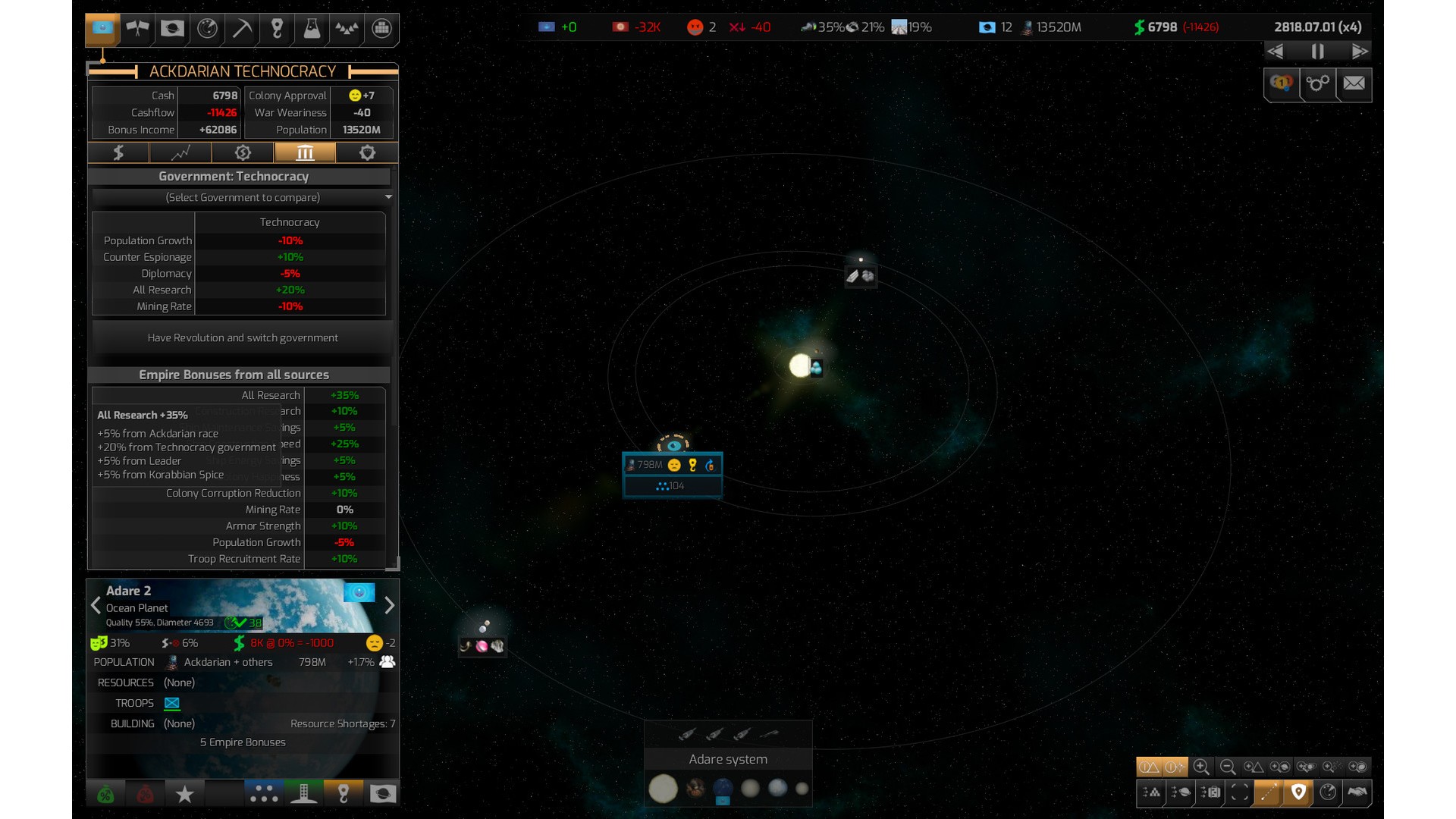Open the envelope messages button
This screenshot has width=1456, height=819.
1354,83
